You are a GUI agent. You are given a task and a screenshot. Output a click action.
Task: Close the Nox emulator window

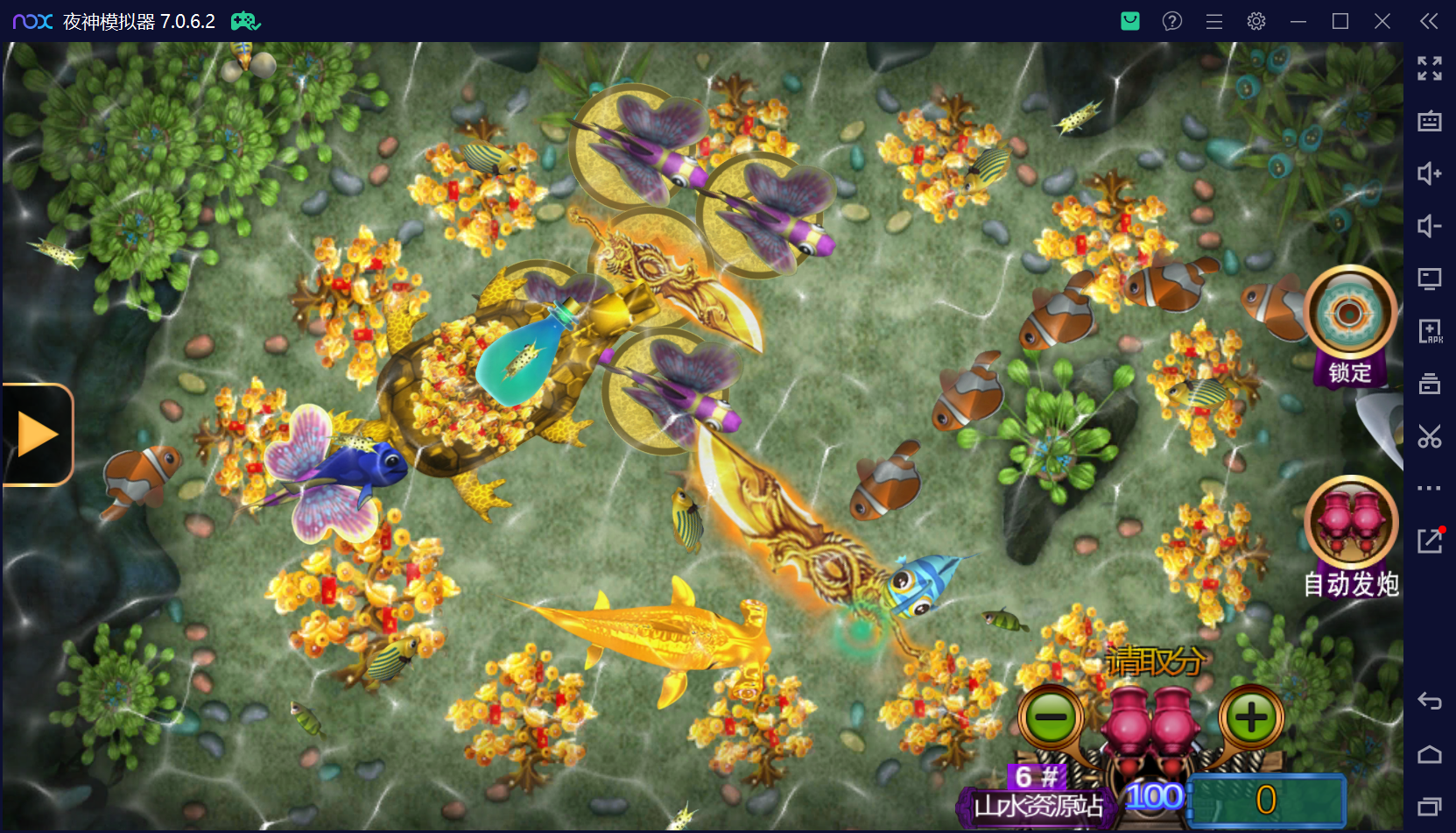pyautogui.click(x=1382, y=21)
